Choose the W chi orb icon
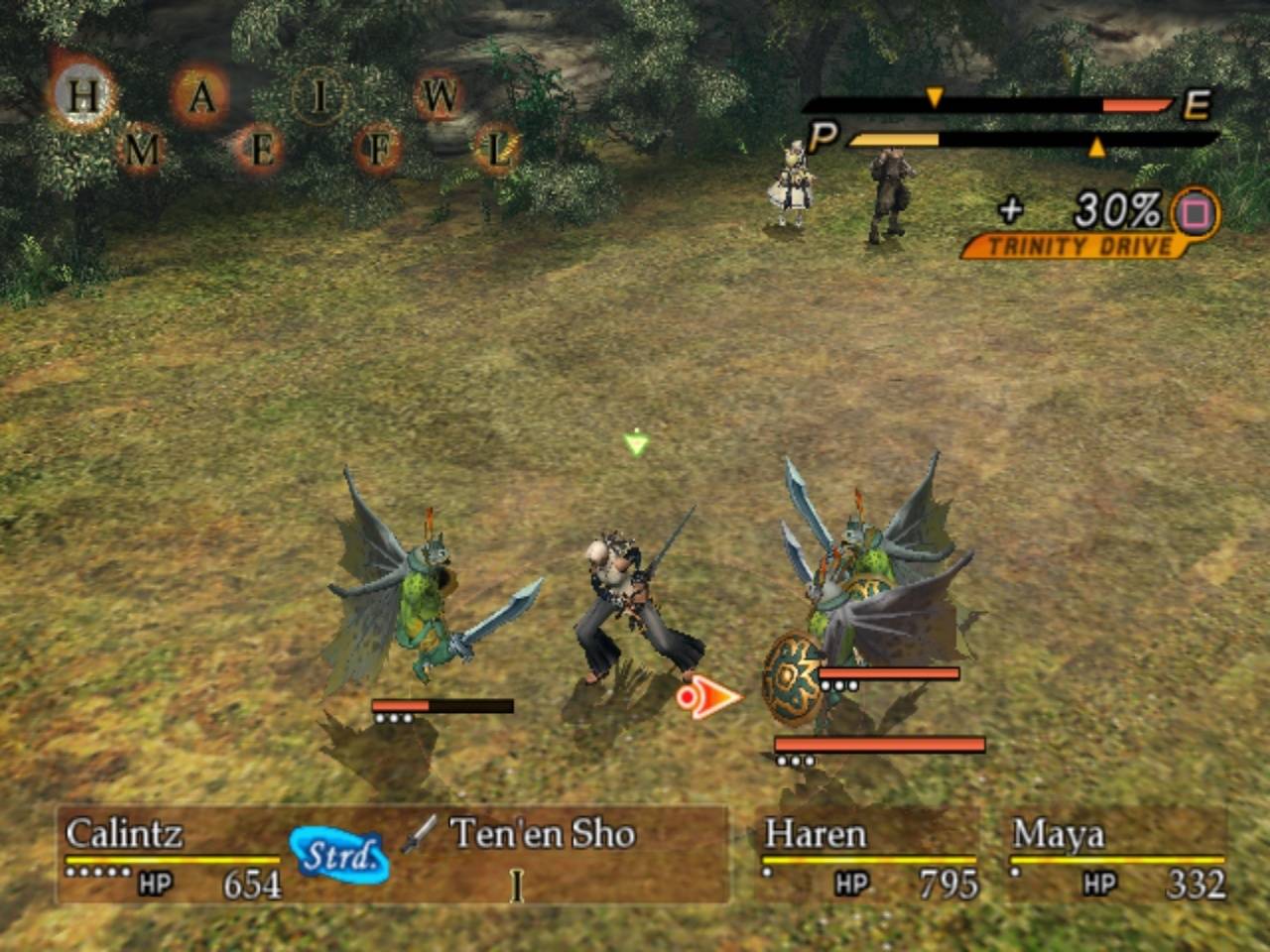Viewport: 1270px width, 952px height. pos(441,97)
